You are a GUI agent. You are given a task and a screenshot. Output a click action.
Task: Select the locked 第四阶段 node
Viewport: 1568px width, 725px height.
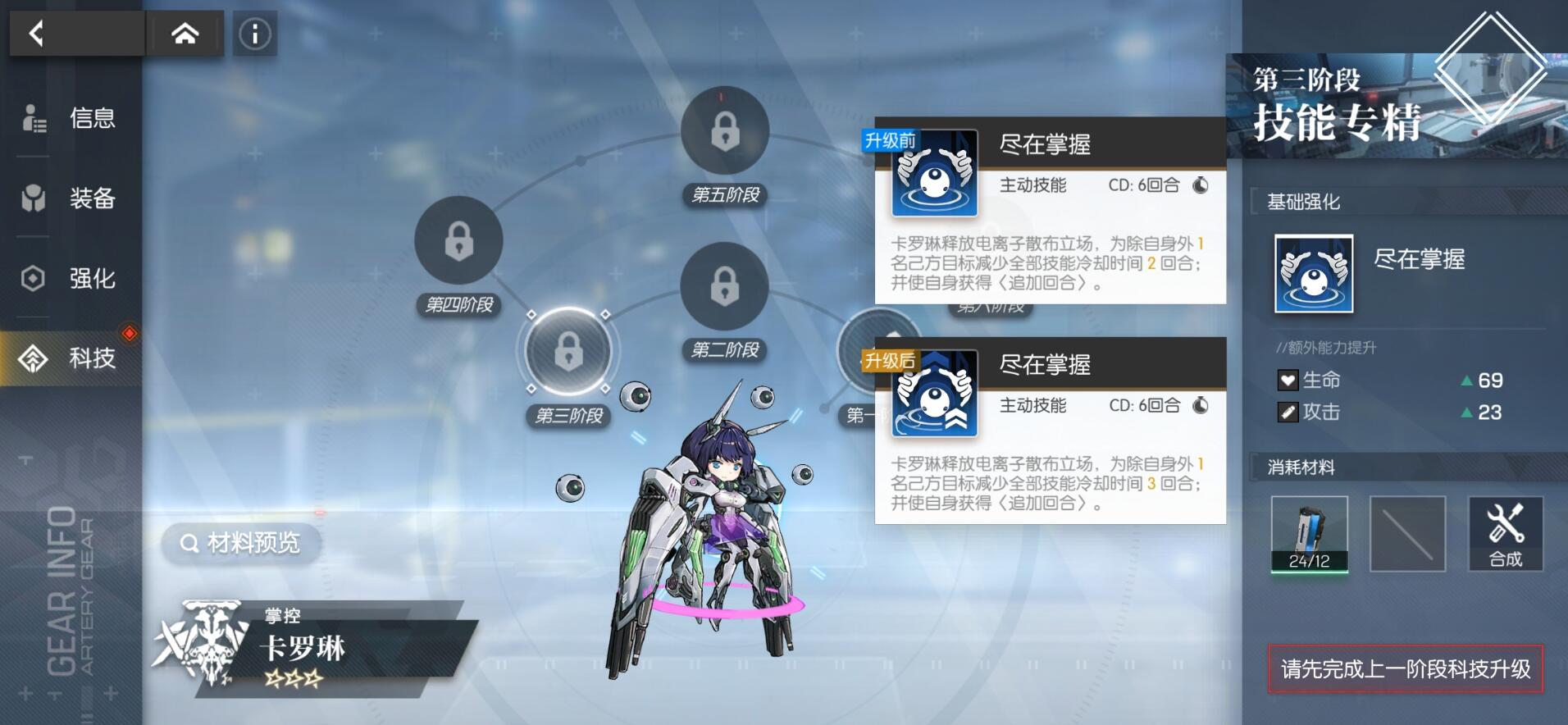457,239
